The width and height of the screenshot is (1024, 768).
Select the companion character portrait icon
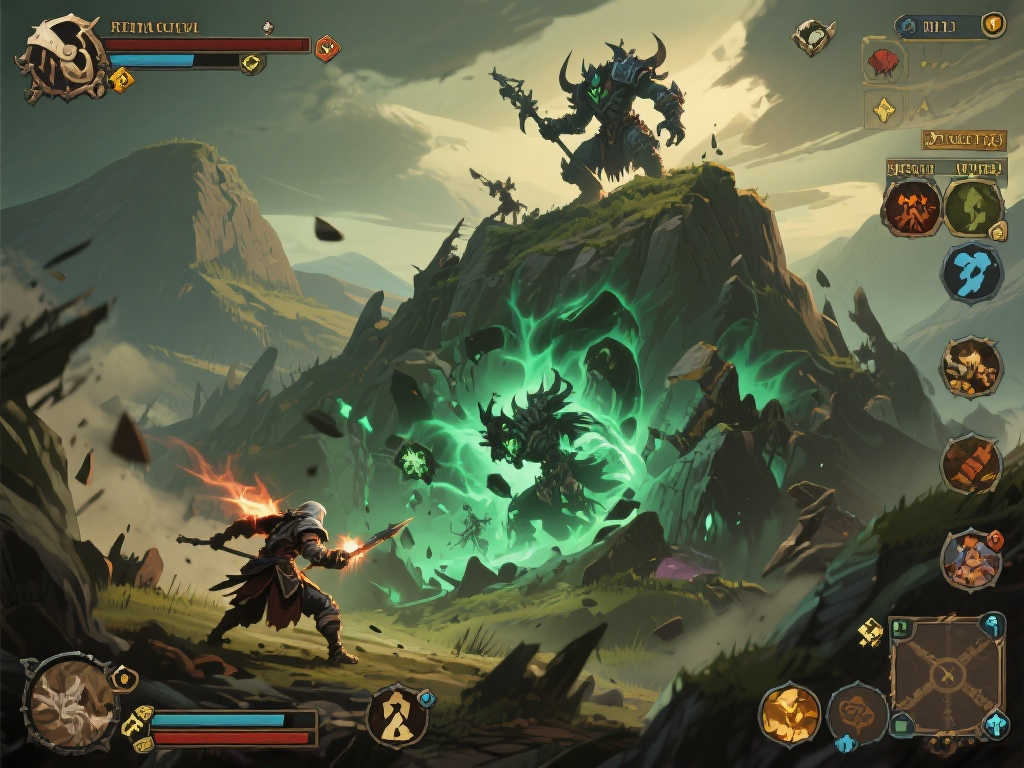point(970,559)
